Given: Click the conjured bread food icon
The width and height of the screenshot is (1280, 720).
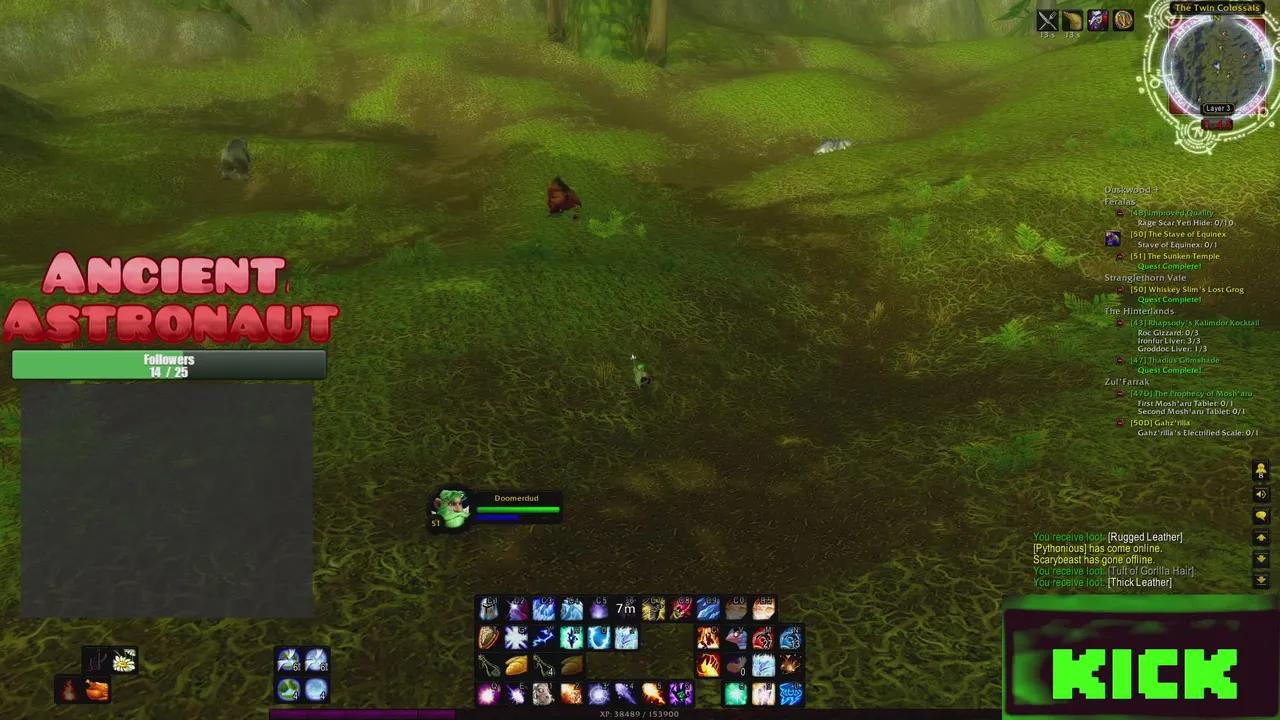Looking at the screenshot, I should tap(517, 666).
